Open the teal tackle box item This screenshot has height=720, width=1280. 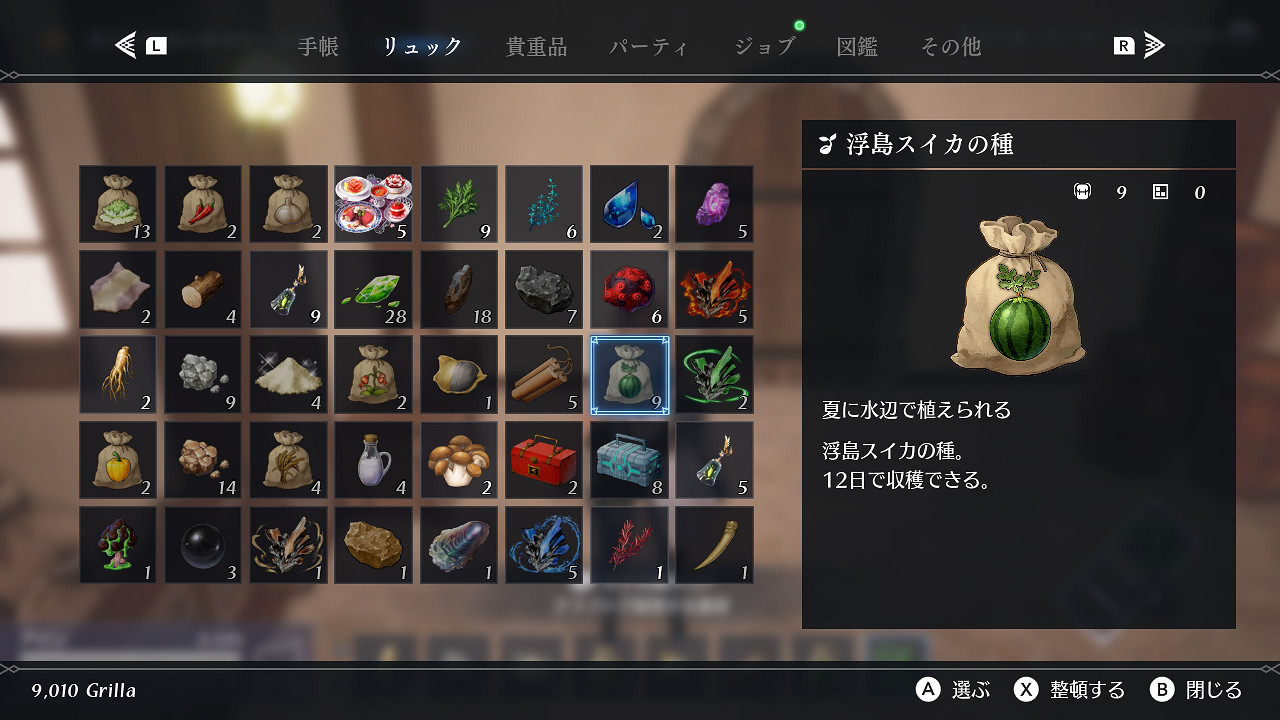[x=628, y=460]
